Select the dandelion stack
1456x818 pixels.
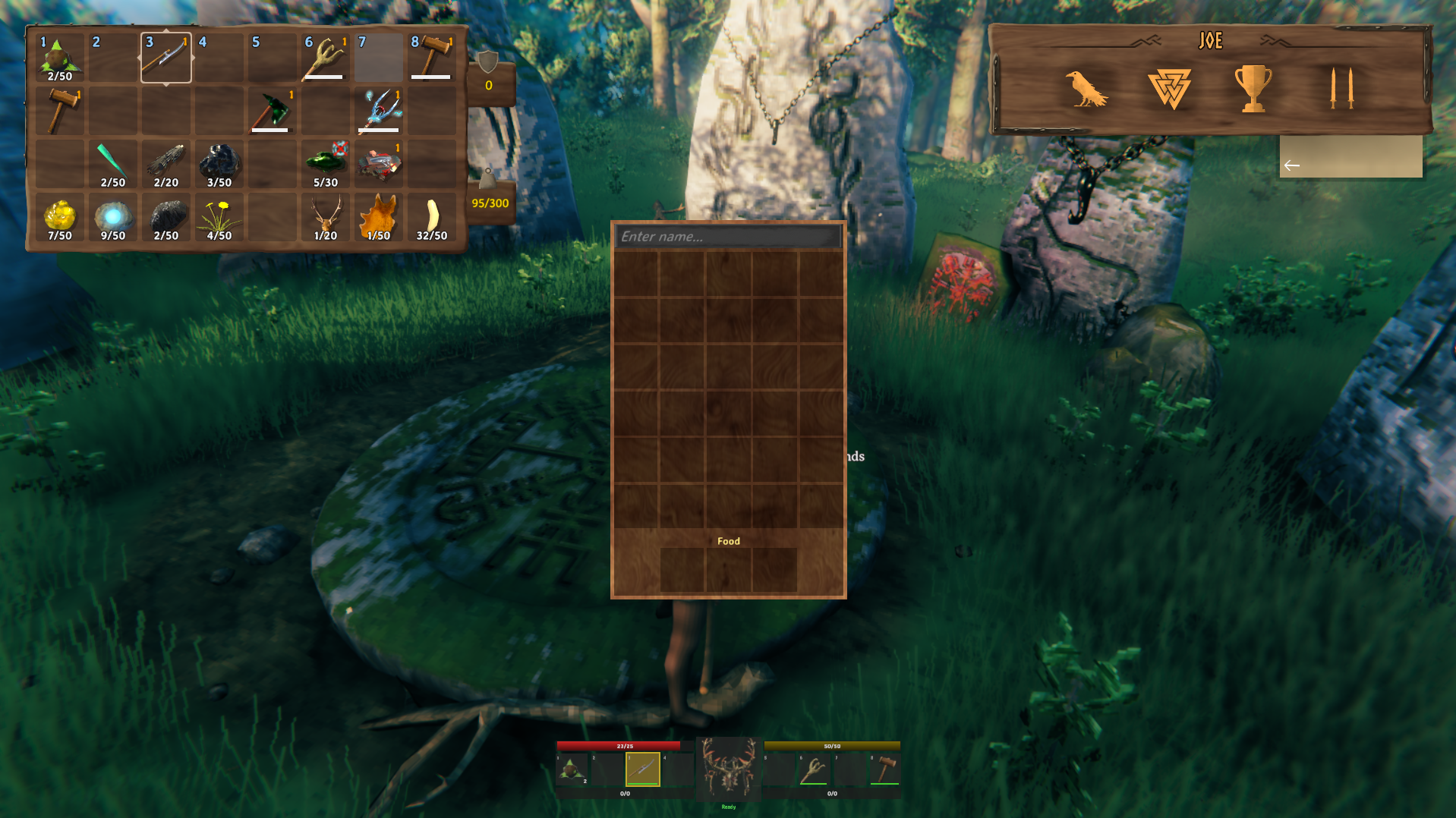(x=219, y=216)
